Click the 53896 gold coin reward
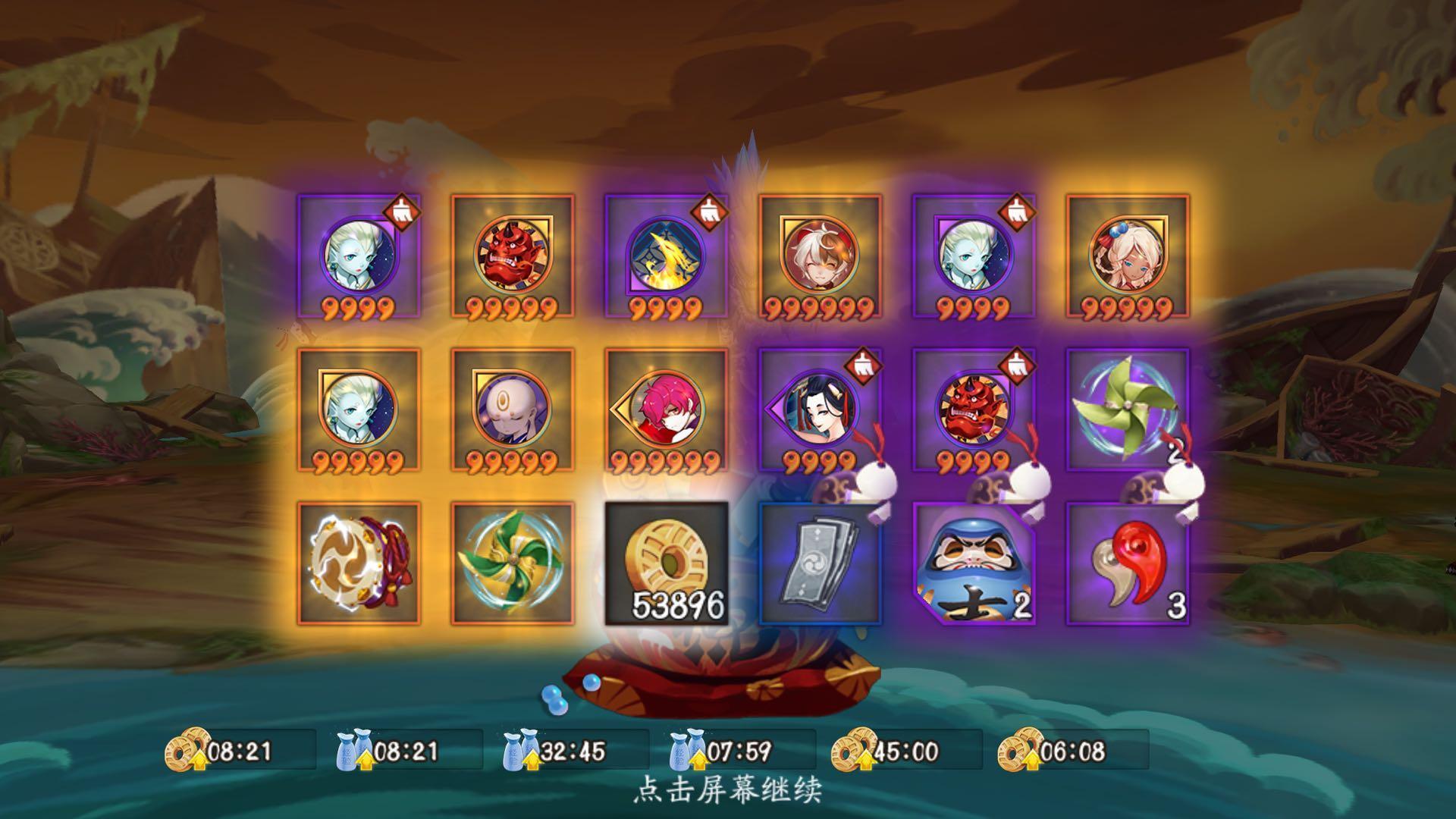The height and width of the screenshot is (819, 1456). click(x=665, y=563)
